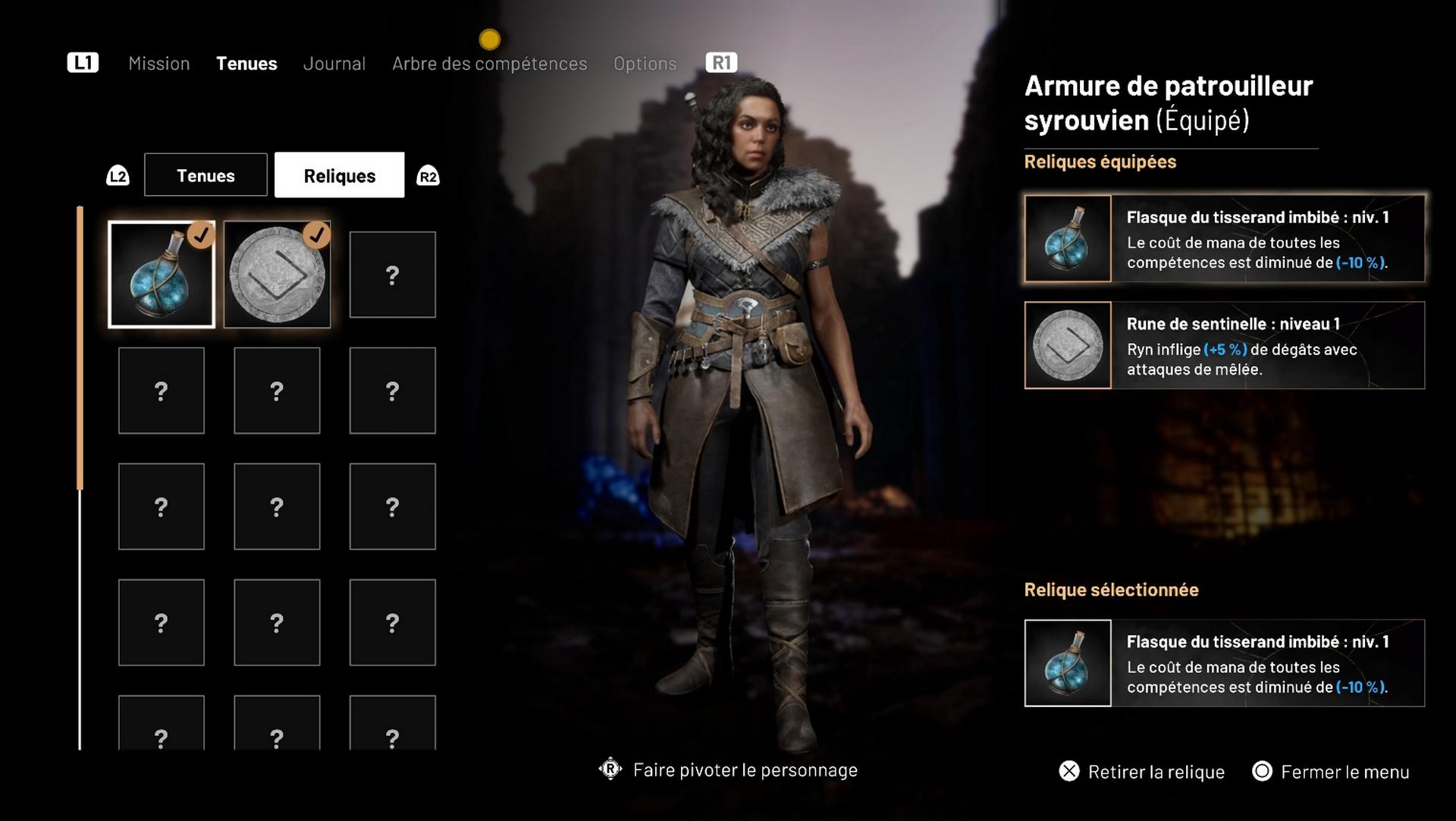Image resolution: width=1456 pixels, height=821 pixels.
Task: Choose the silver rune relic slot in grid
Action: tap(277, 275)
